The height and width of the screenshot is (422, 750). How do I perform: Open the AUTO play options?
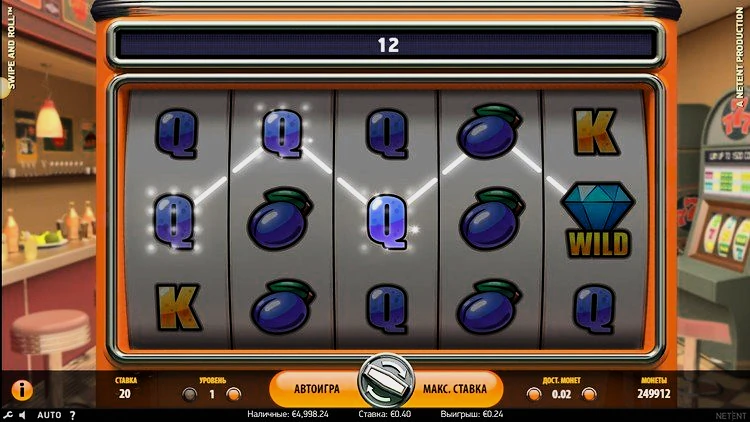click(x=49, y=414)
